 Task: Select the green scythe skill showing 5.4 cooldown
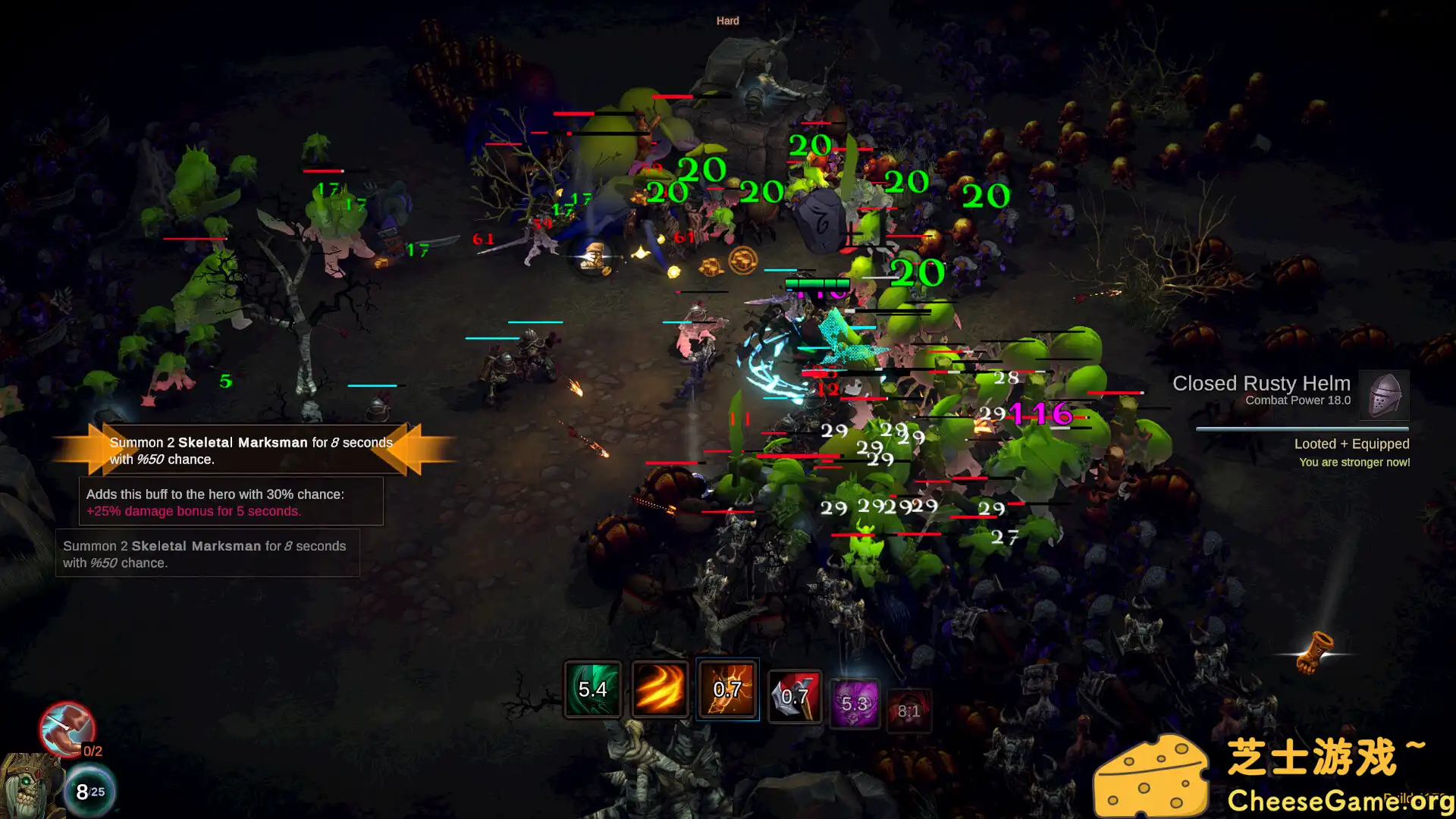click(x=593, y=690)
